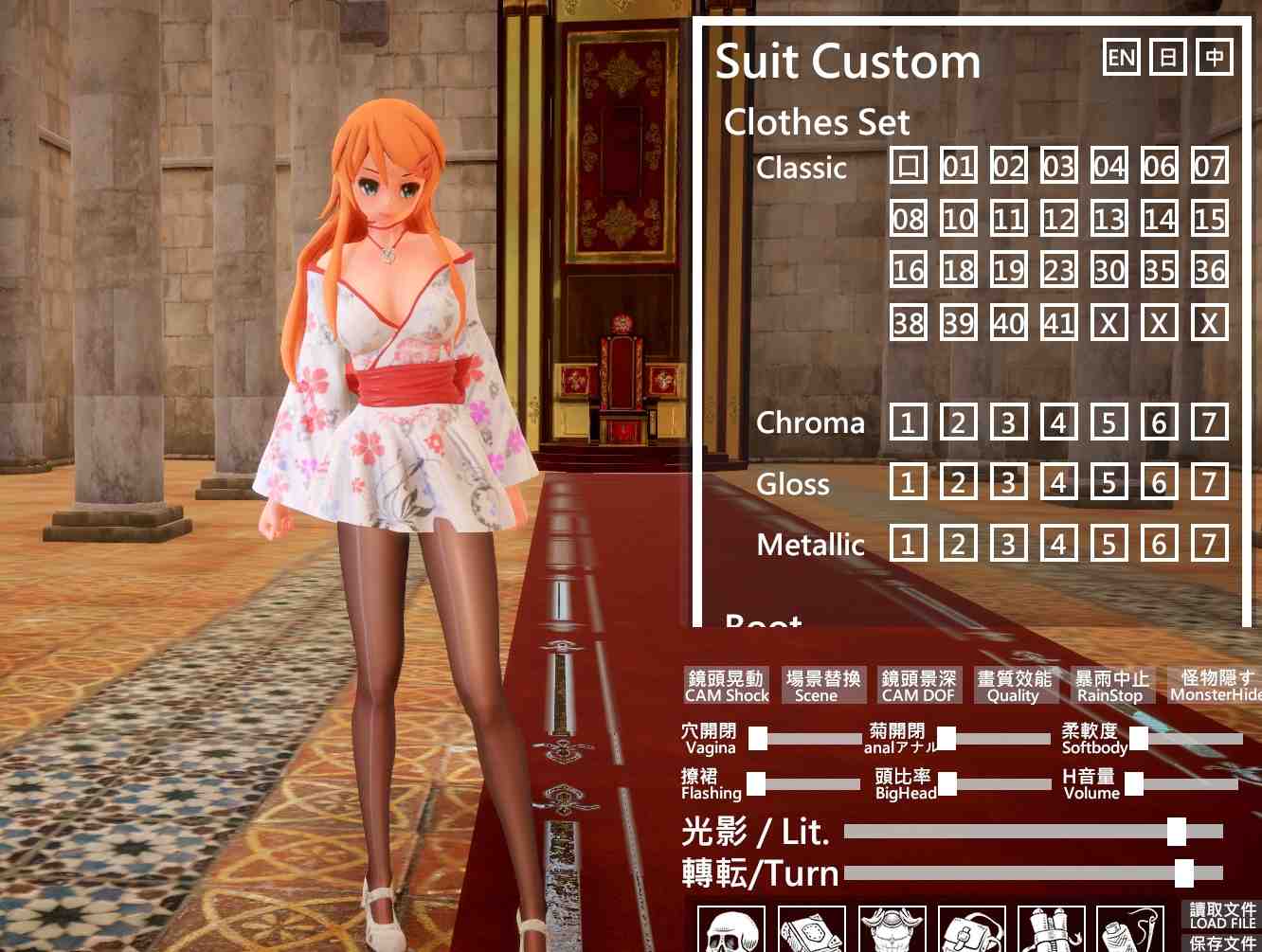Click the 日 language option
This screenshot has height=952, width=1262.
[x=1168, y=58]
